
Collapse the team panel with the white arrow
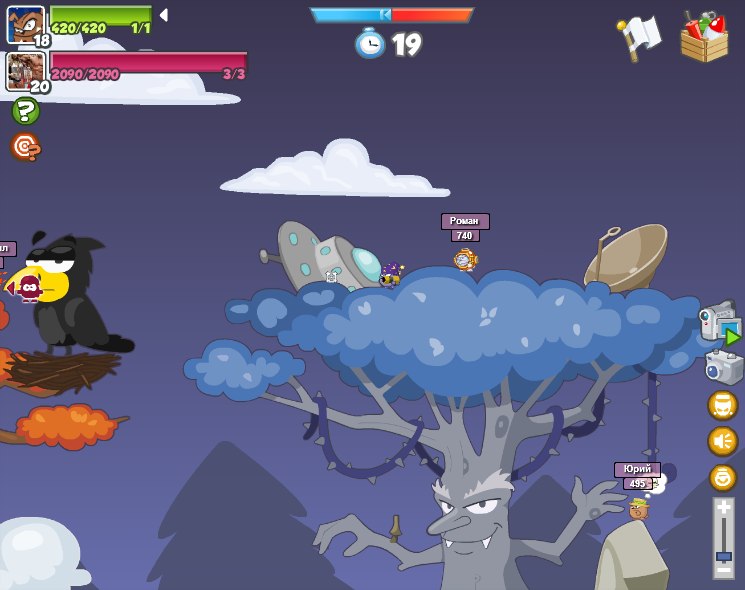[163, 15]
